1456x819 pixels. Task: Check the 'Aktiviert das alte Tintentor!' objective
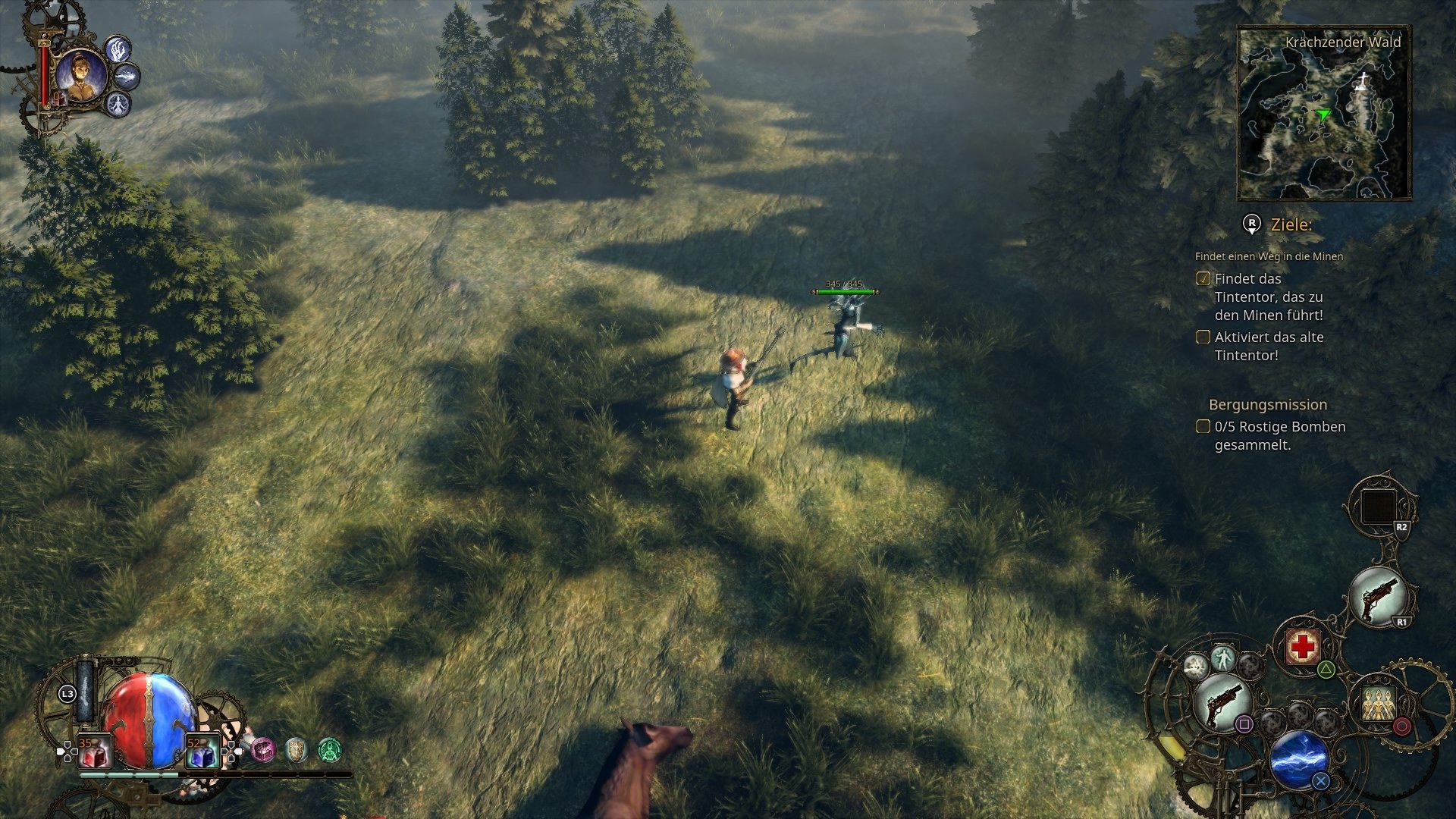pos(1204,337)
